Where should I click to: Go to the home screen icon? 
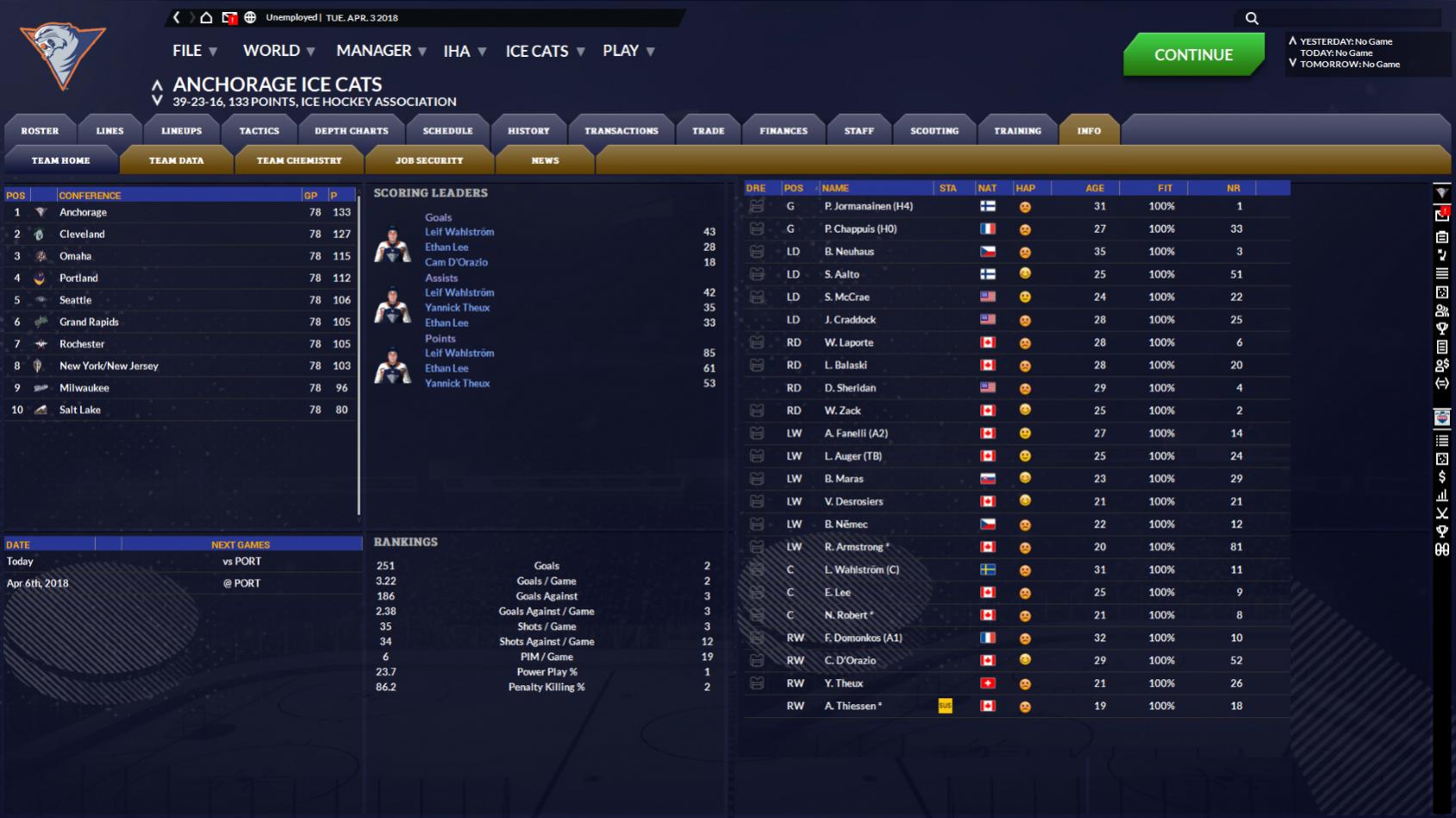(206, 17)
